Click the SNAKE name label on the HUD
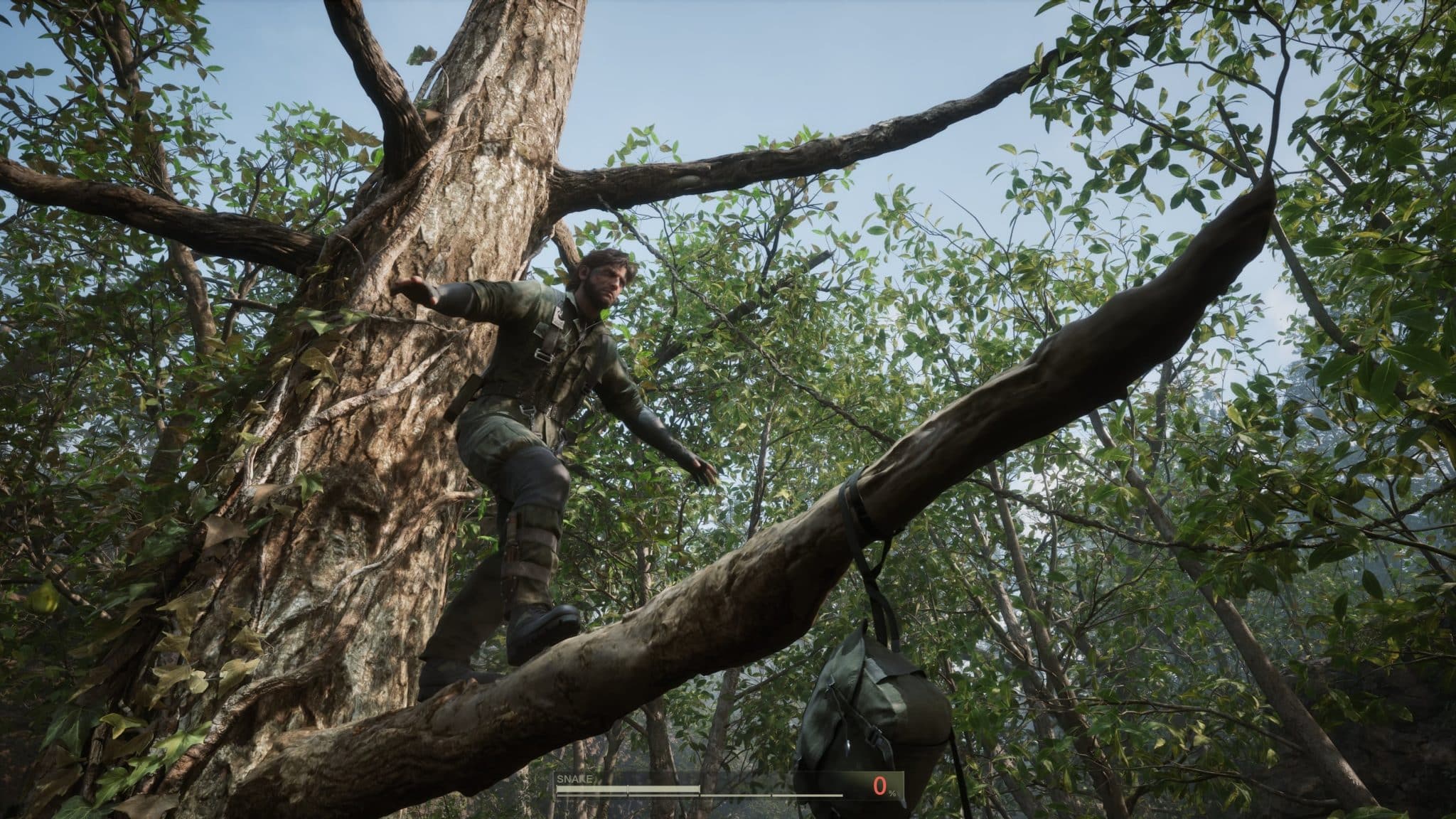This screenshot has height=819, width=1456. [x=576, y=779]
